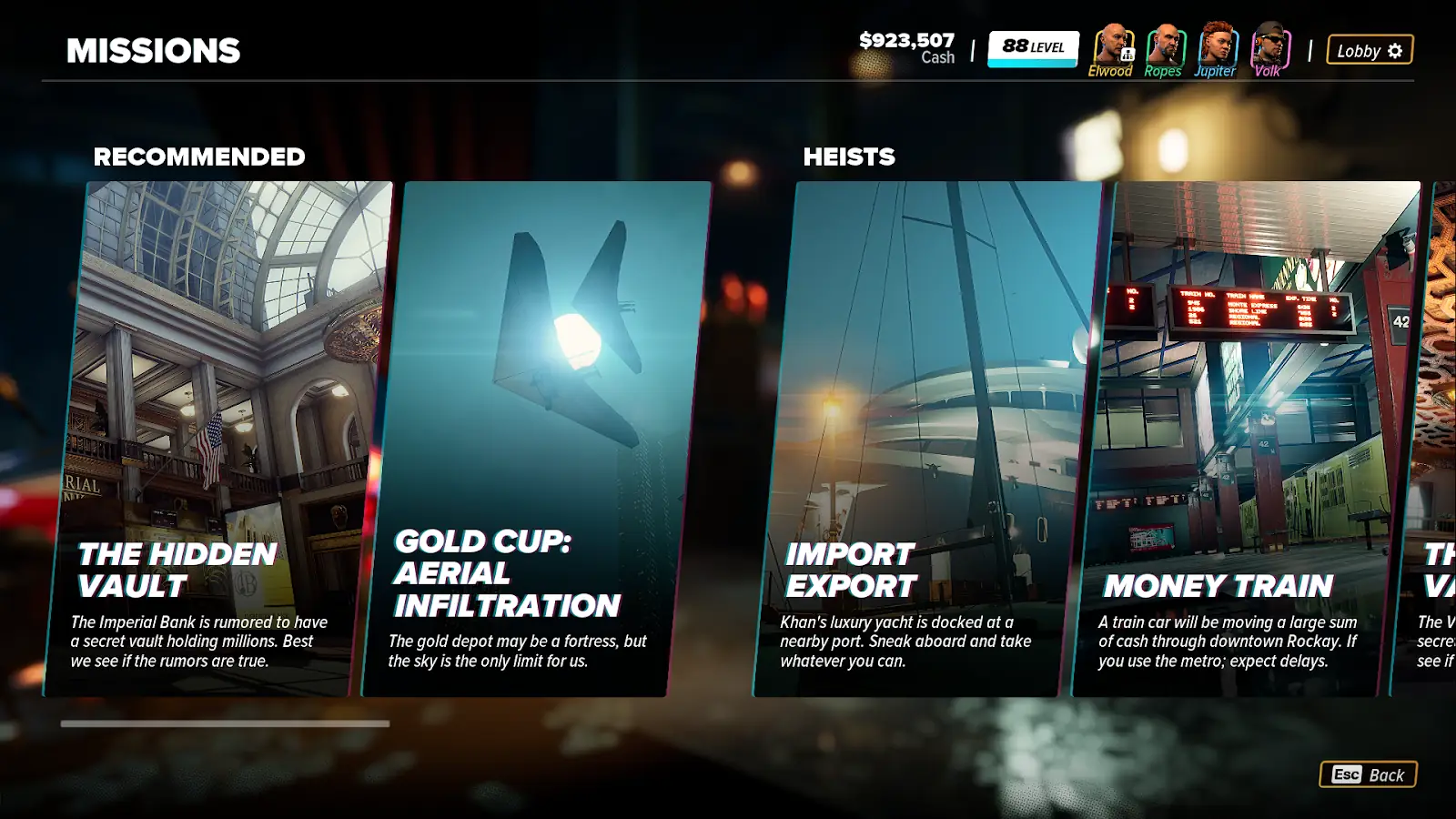Select The Hidden Vault recommended mission
Screen dimensions: 1456x819
click(x=218, y=437)
